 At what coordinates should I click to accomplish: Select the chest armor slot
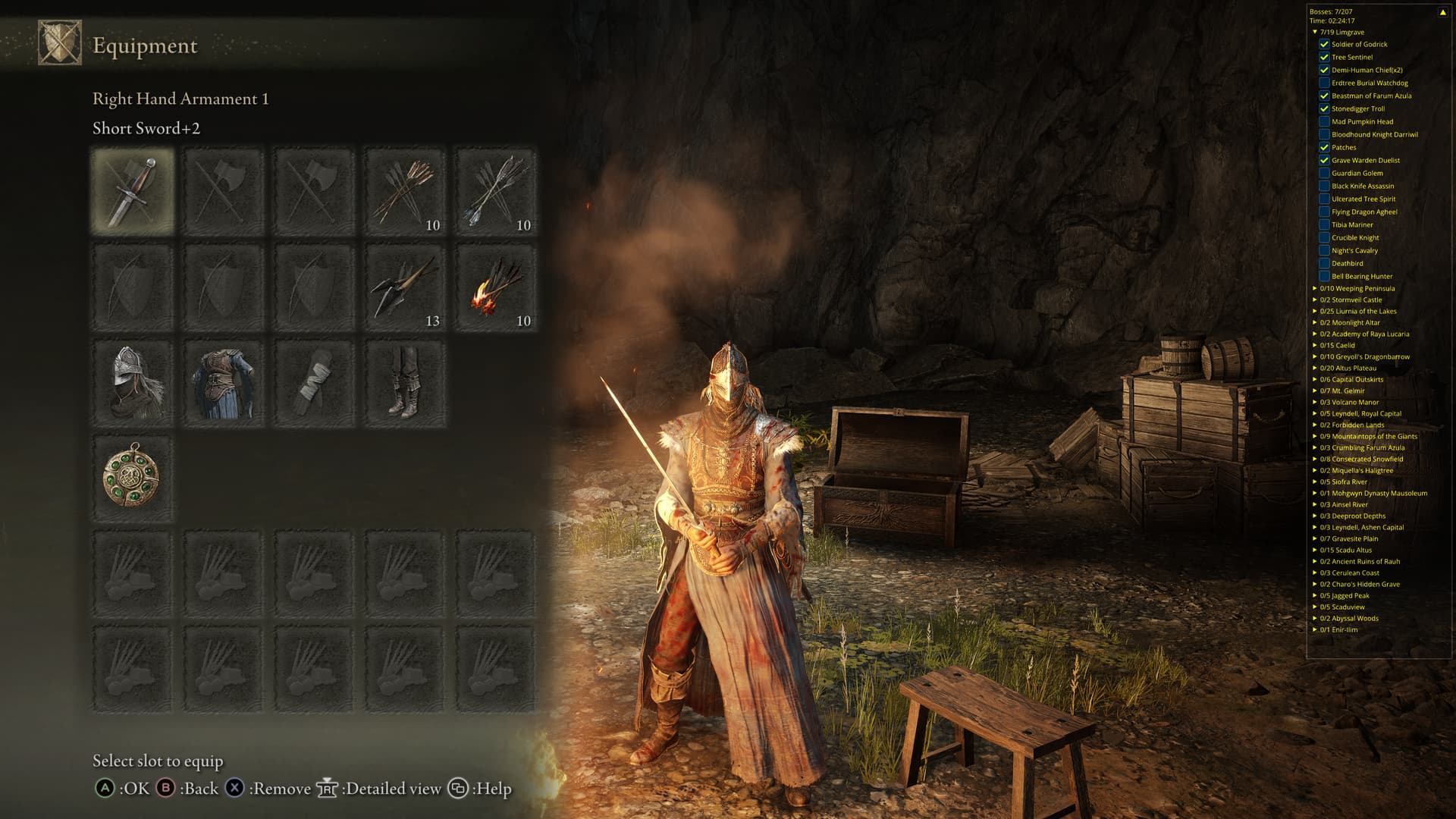pyautogui.click(x=223, y=382)
